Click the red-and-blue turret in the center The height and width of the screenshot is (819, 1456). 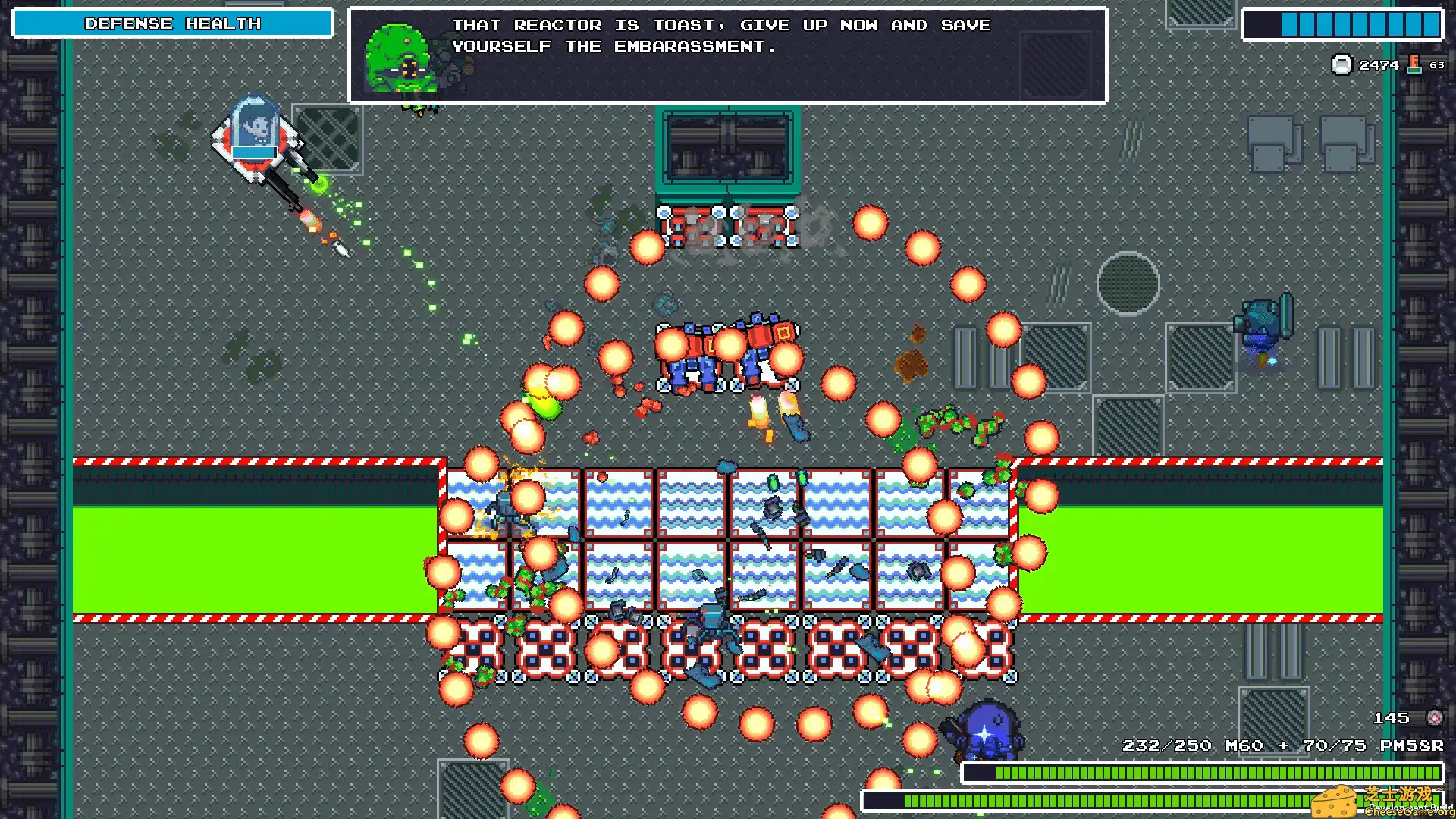728,353
